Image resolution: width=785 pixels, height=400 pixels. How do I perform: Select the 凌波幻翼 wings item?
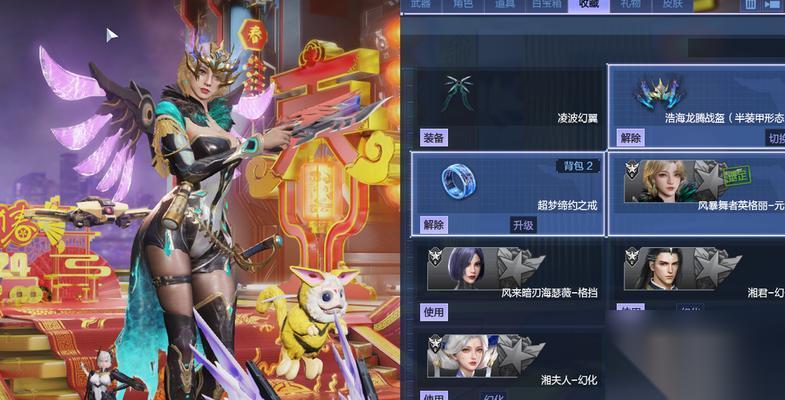(x=461, y=94)
